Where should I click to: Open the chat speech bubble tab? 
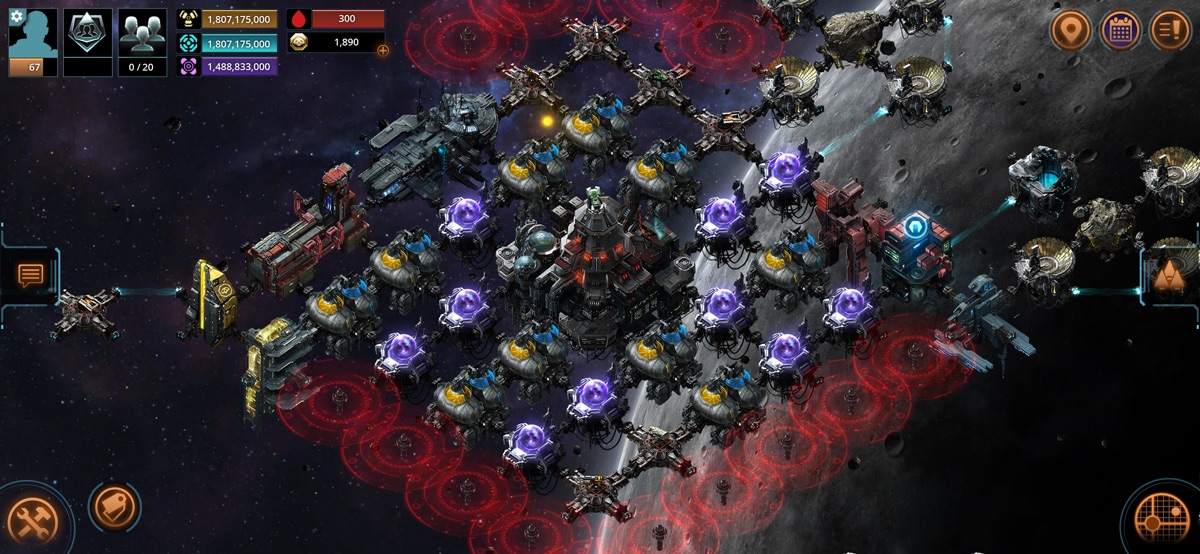(x=30, y=275)
